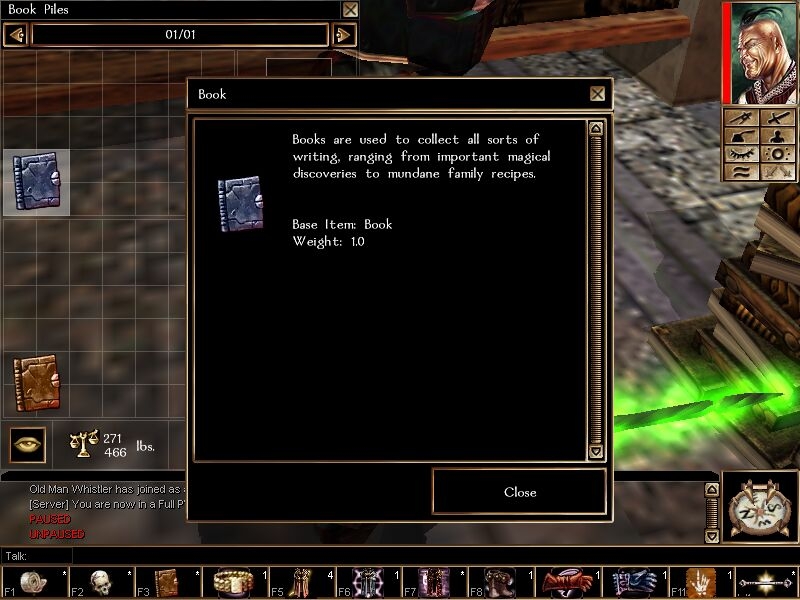Use the skull item in F2 slot
The height and width of the screenshot is (600, 800).
click(x=100, y=582)
